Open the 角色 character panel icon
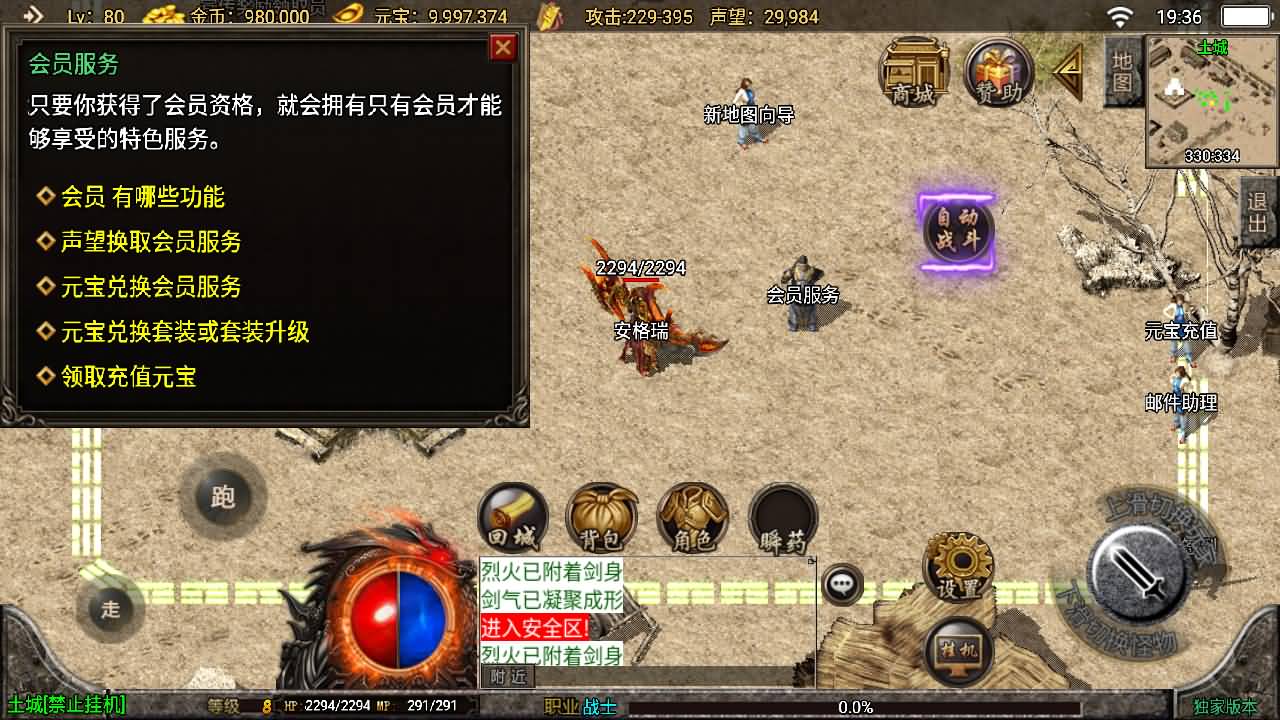 point(692,515)
